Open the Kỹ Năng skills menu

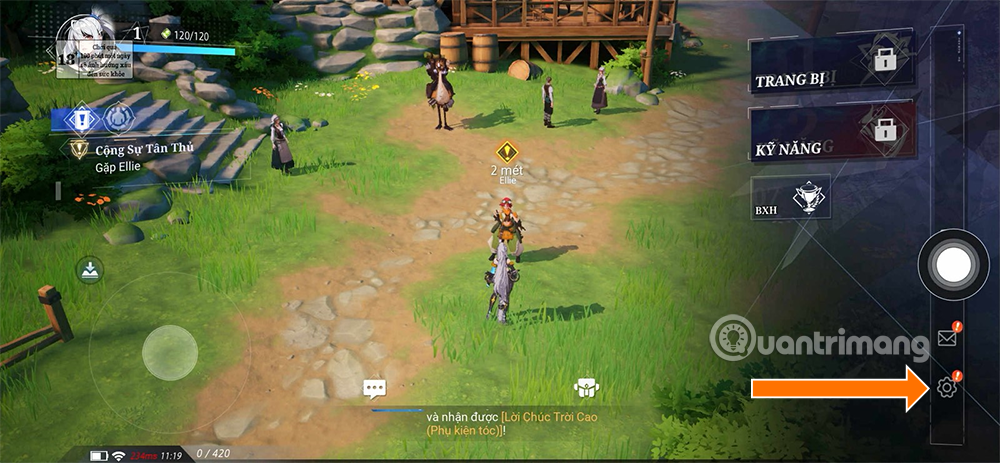(830, 138)
